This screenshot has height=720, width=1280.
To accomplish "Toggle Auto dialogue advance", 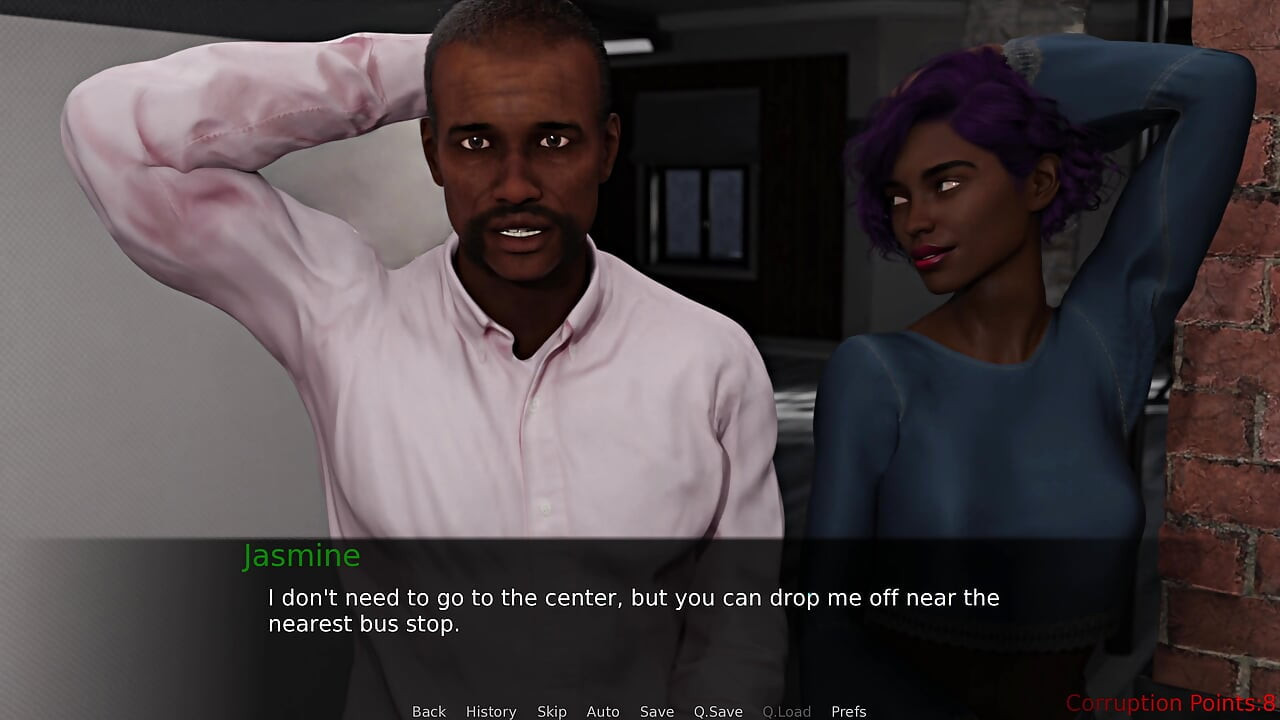I will [603, 711].
